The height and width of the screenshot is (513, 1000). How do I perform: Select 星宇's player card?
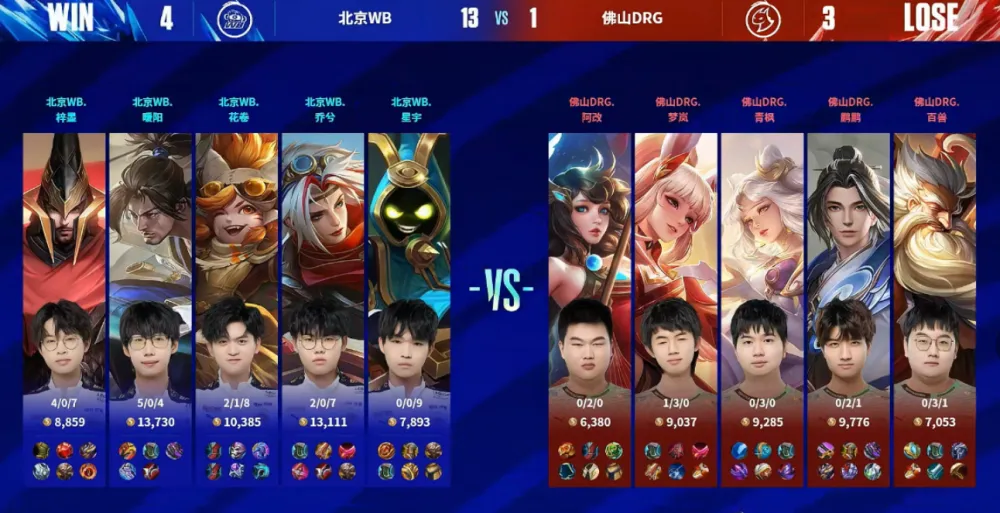pyautogui.click(x=408, y=262)
